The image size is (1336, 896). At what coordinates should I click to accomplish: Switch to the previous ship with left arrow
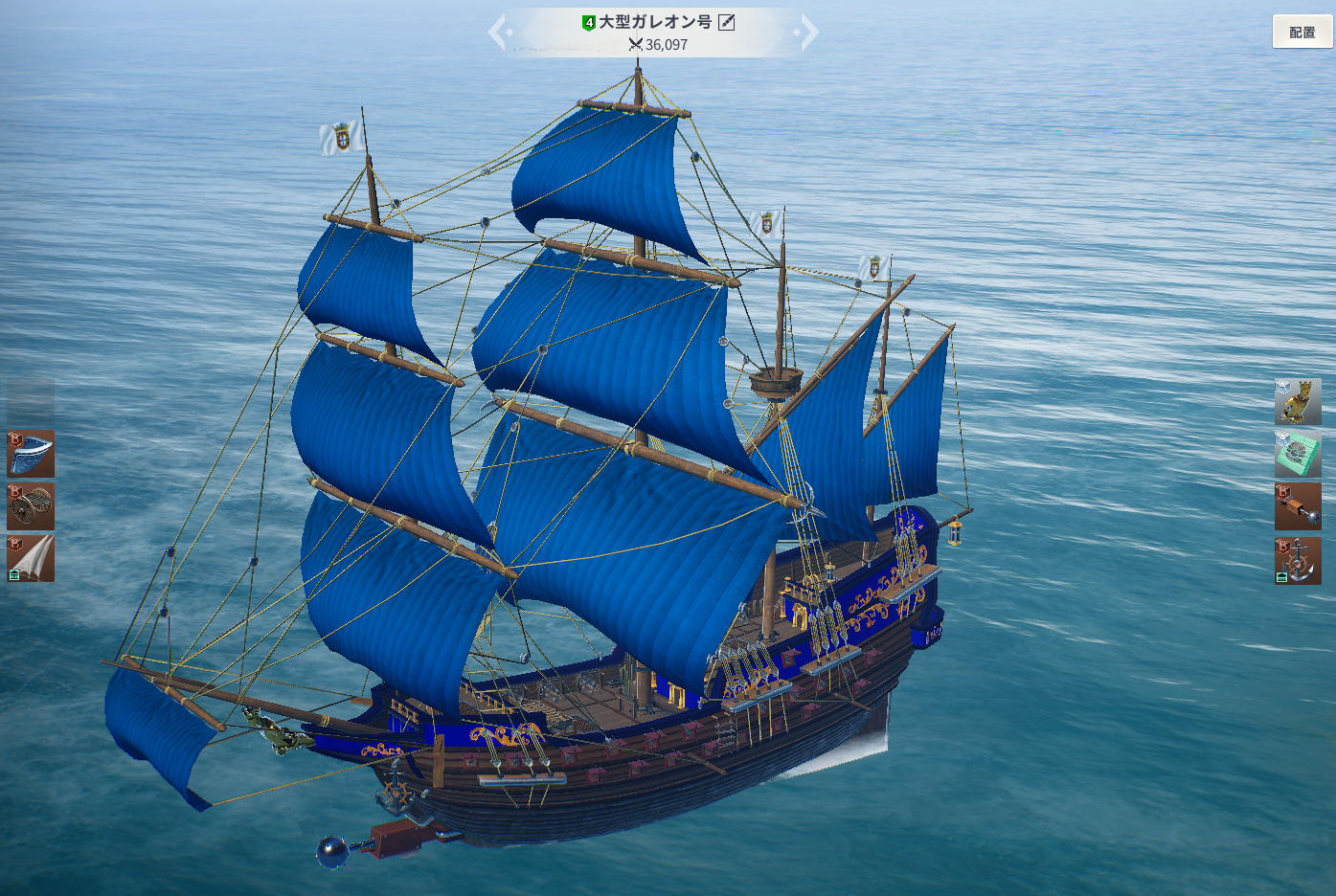pos(498,32)
